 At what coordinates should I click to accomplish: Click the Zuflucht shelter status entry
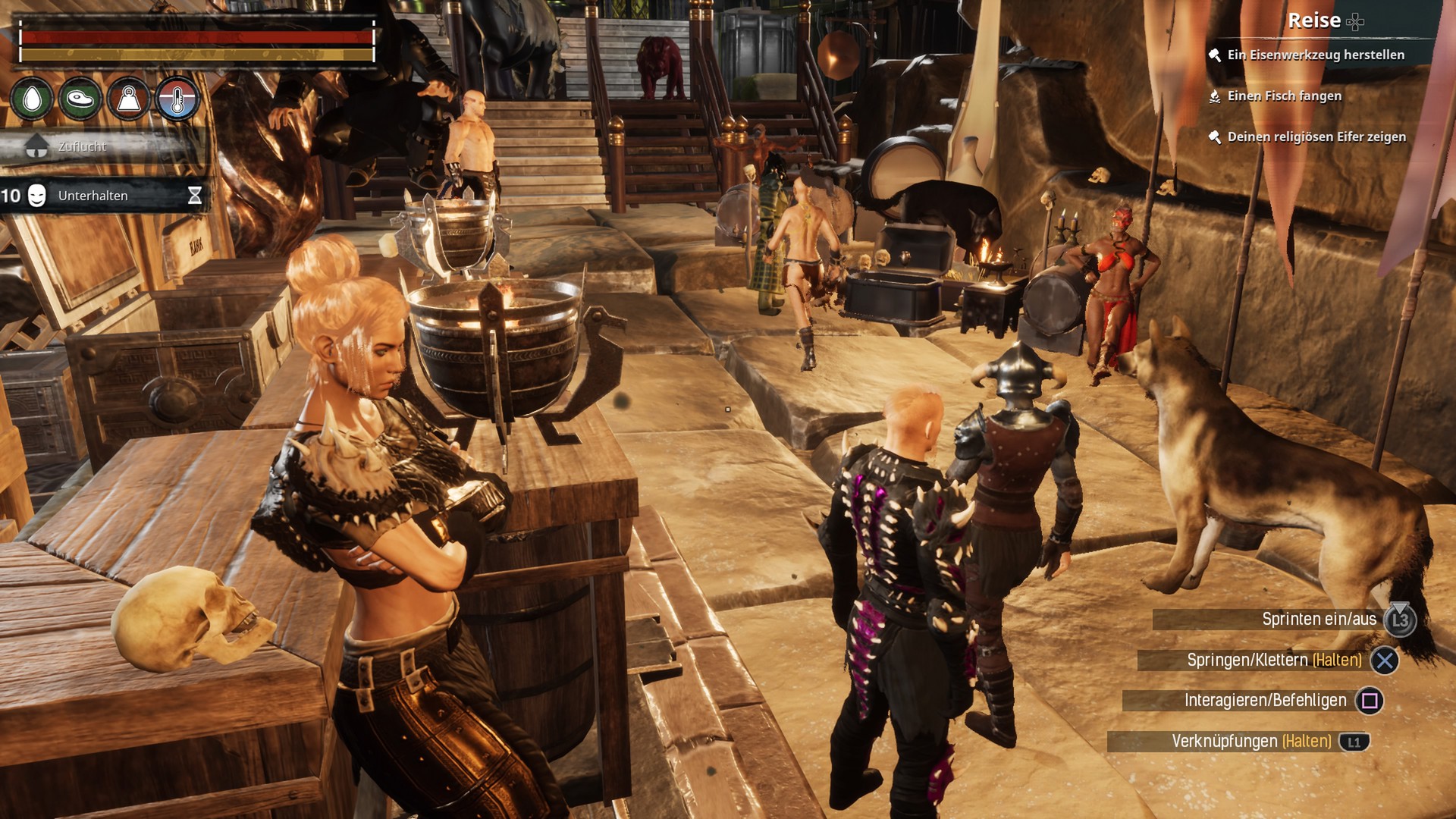pos(82,146)
